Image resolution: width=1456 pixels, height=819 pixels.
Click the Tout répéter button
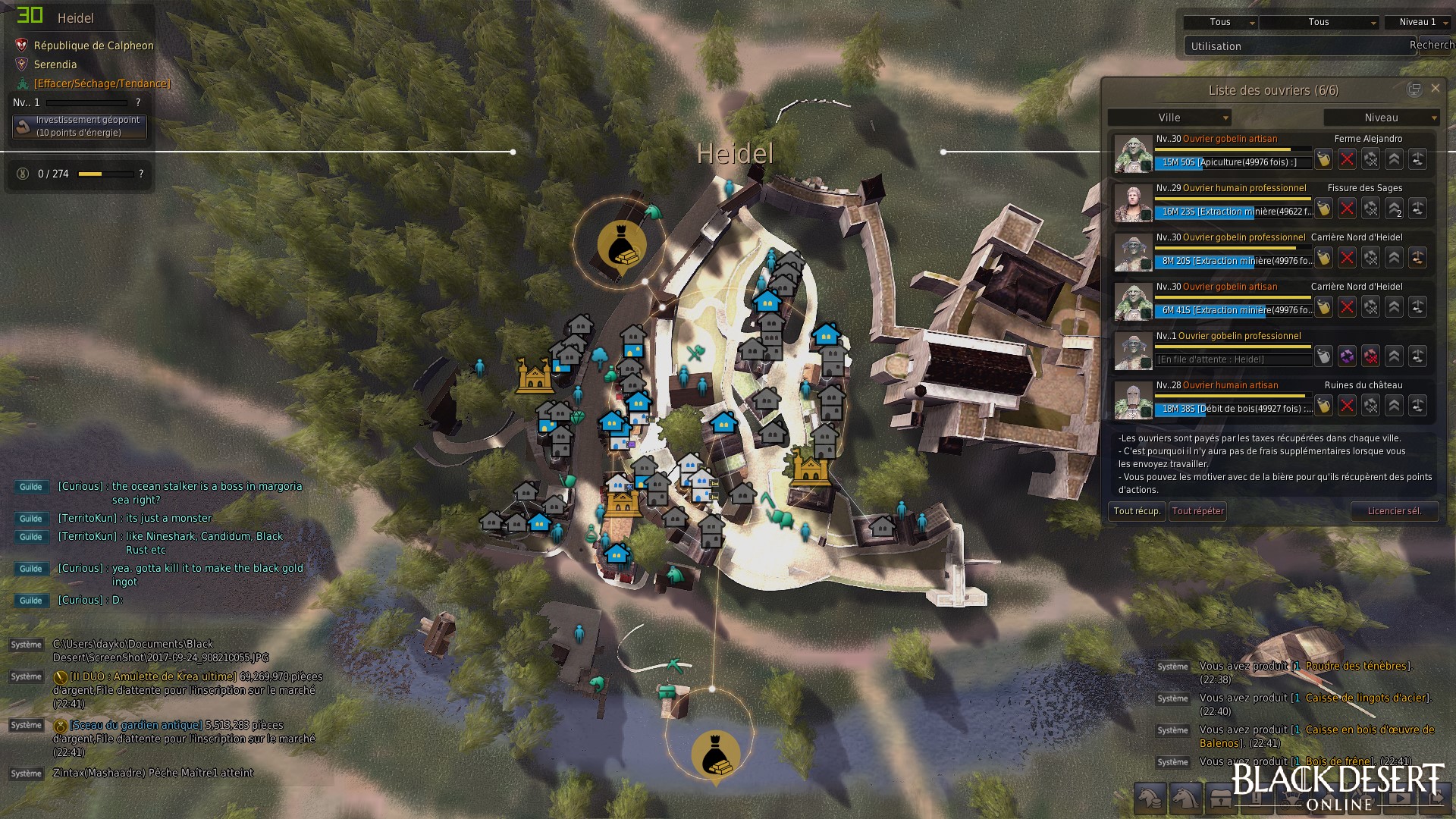click(1197, 511)
